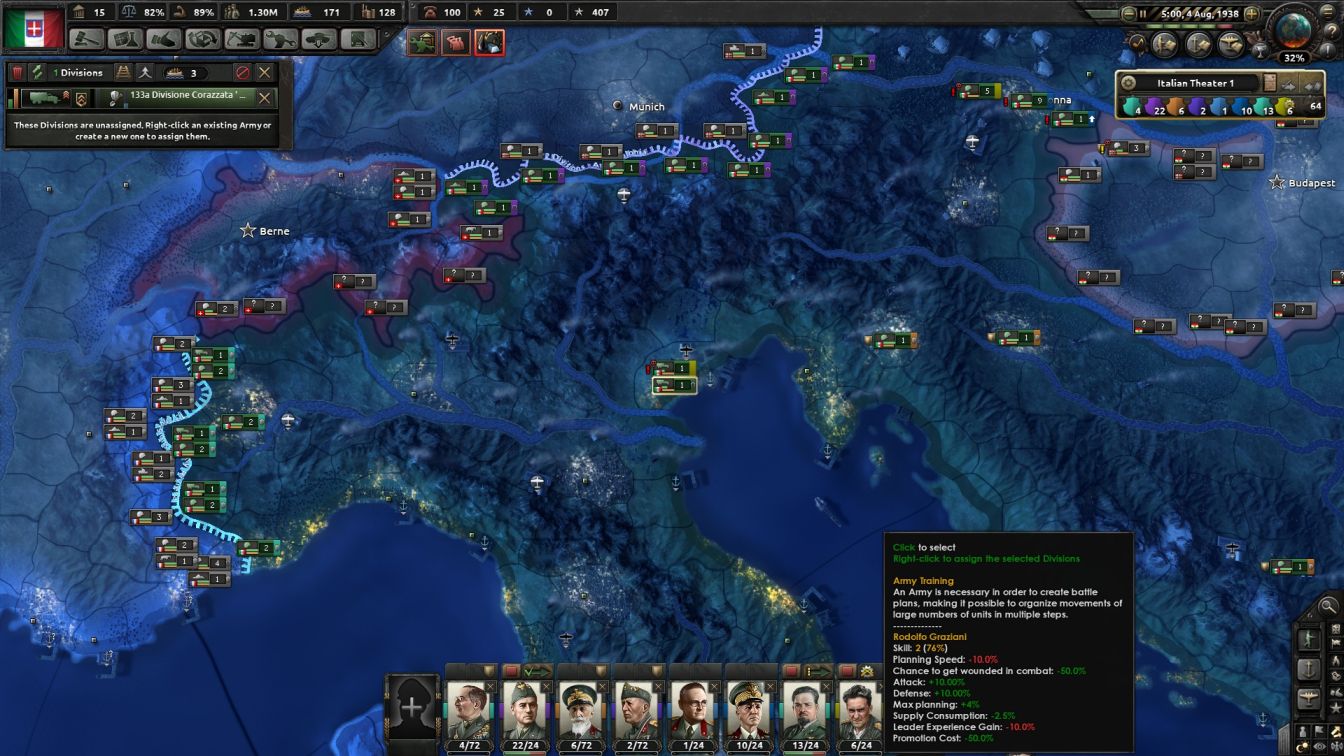
Task: Open the orange dropdown above the seventh general
Action: 818,670
